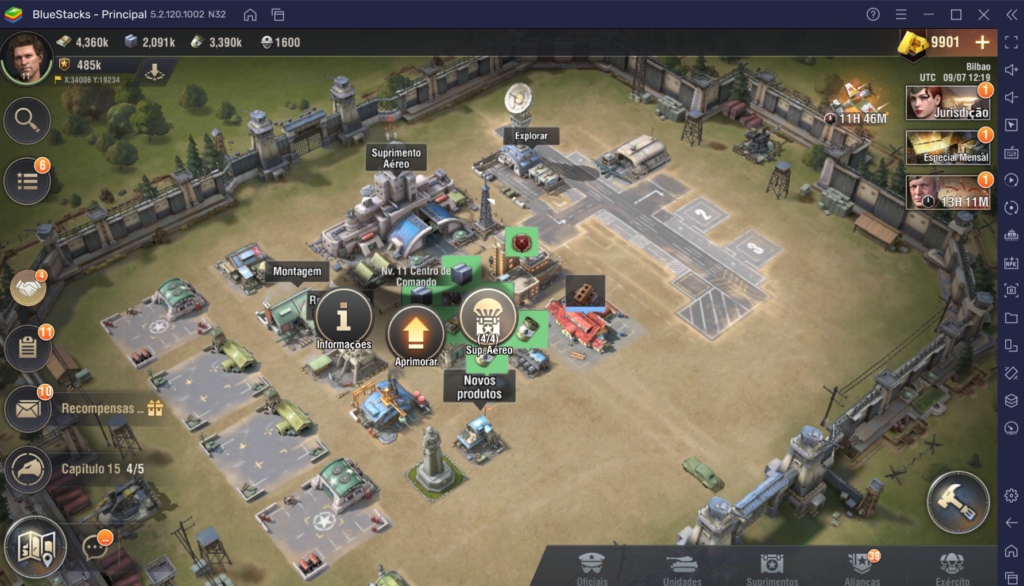Add gold with the plus button
Screen dimensions: 1024x586
[982, 42]
